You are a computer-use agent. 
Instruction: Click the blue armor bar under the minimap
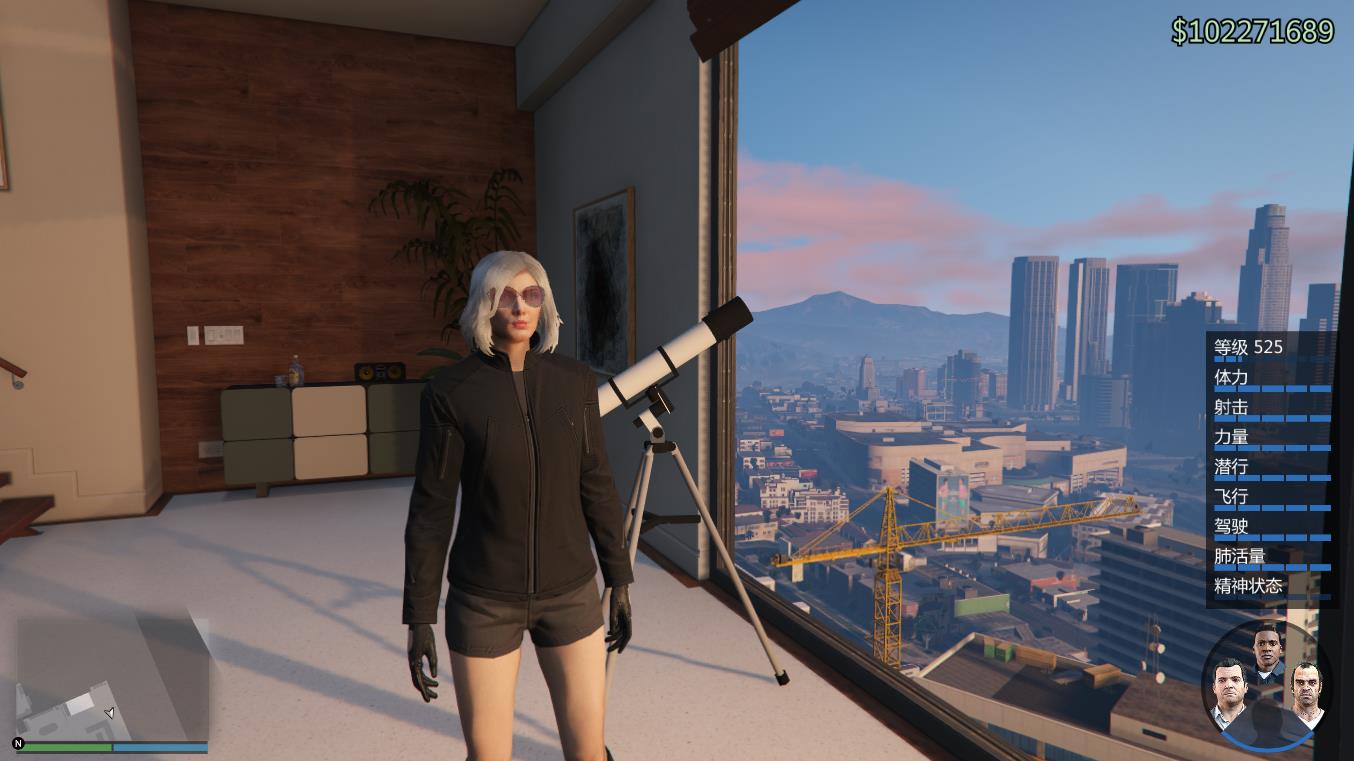click(x=160, y=747)
